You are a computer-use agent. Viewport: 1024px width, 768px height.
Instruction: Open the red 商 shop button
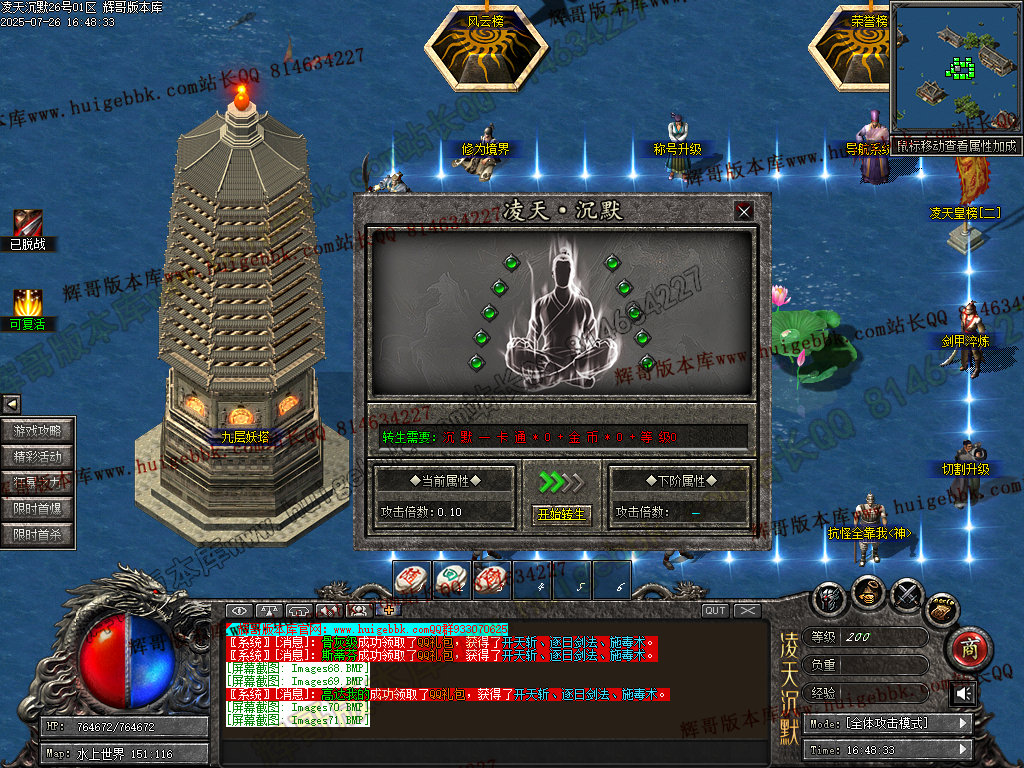968,647
